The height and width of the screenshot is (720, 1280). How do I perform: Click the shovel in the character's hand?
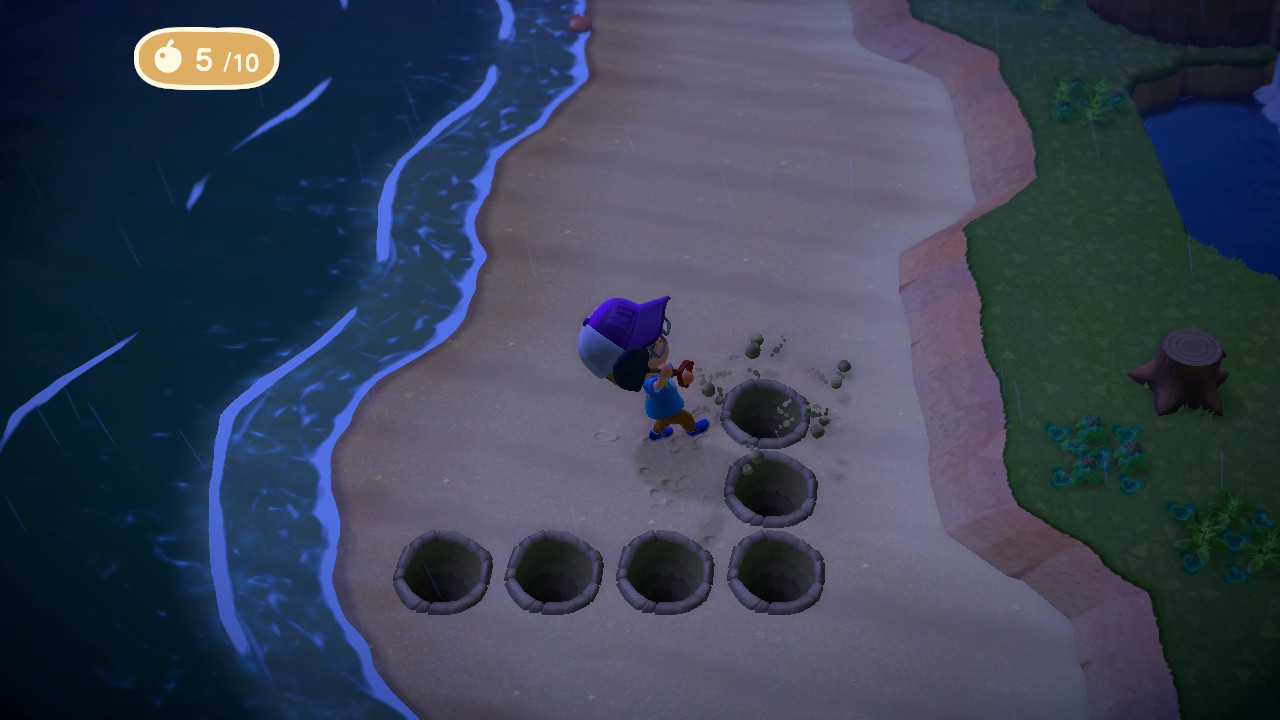point(683,373)
